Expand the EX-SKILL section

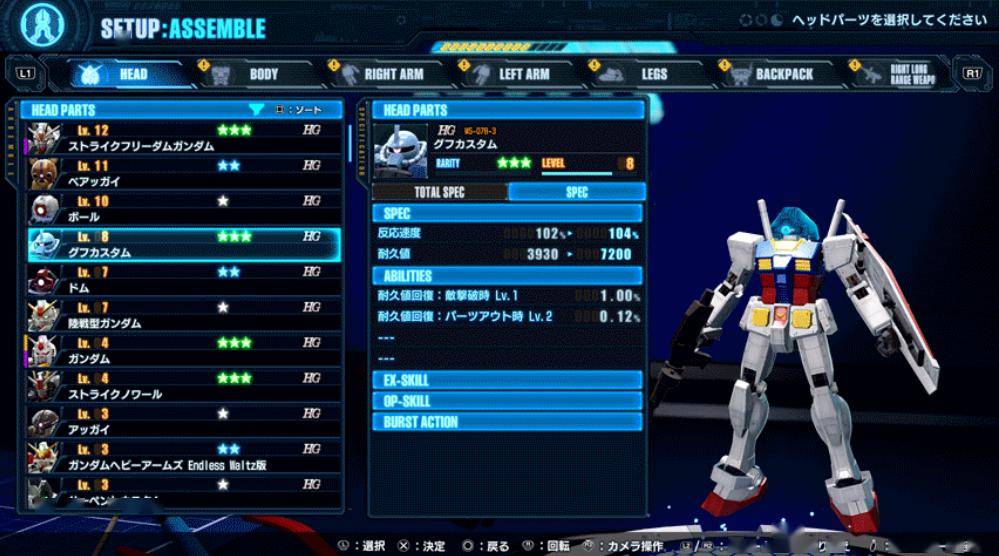tap(508, 380)
